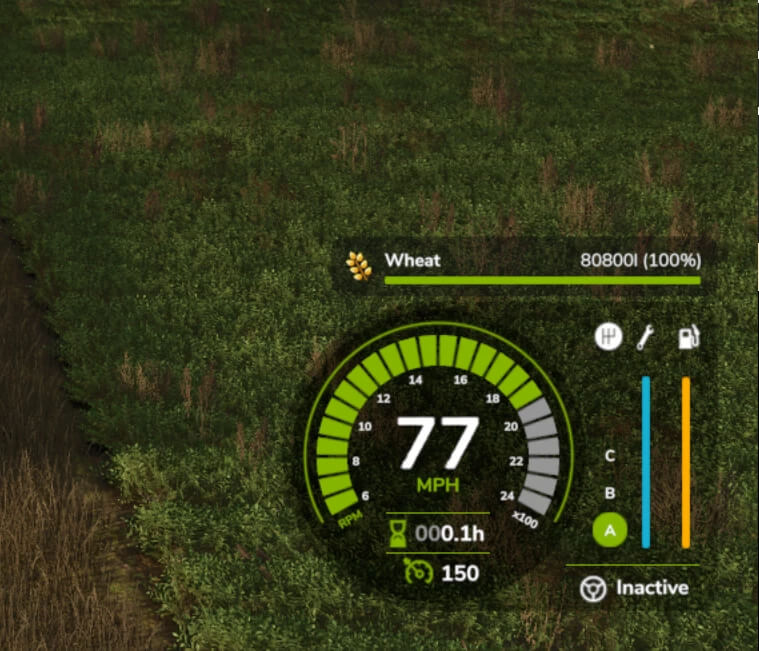Switch to gear group C
759x651 pixels.
[x=610, y=457]
